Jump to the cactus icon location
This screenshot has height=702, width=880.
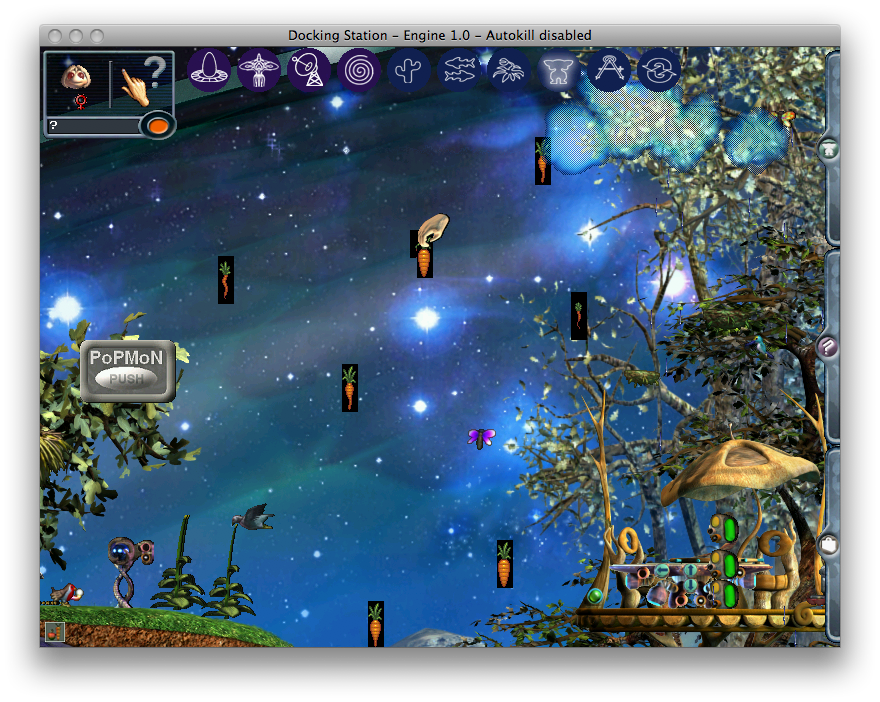pos(409,70)
